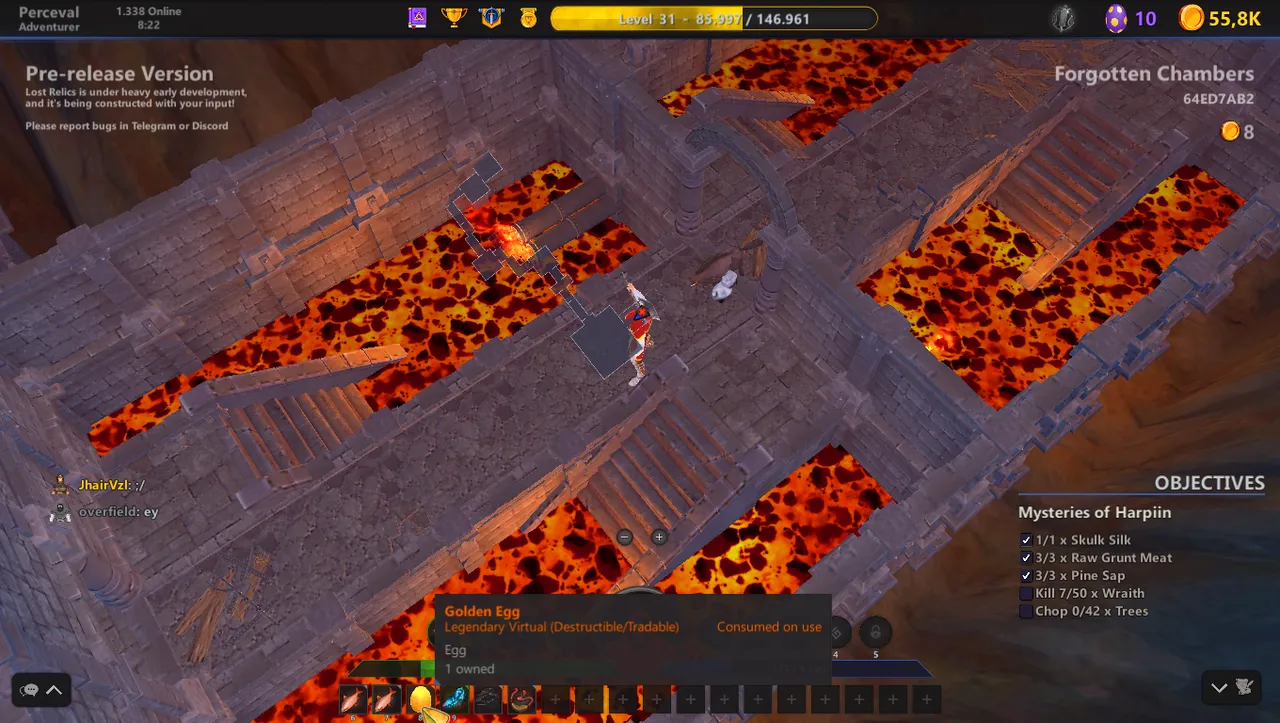Viewport: 1280px width, 723px height.
Task: Open the gold medal badge icon
Action: (527, 18)
